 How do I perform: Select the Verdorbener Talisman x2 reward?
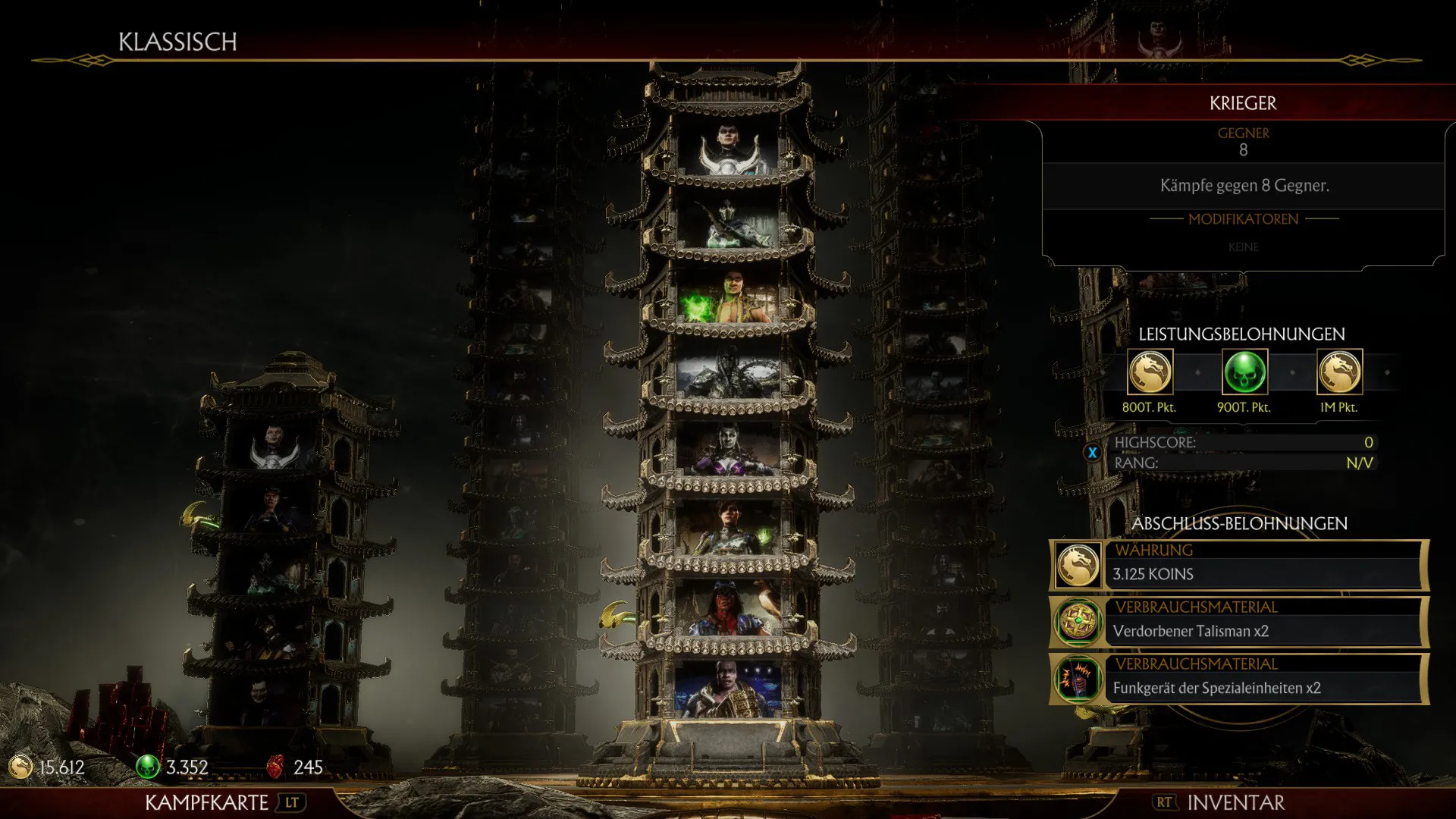point(1239,623)
